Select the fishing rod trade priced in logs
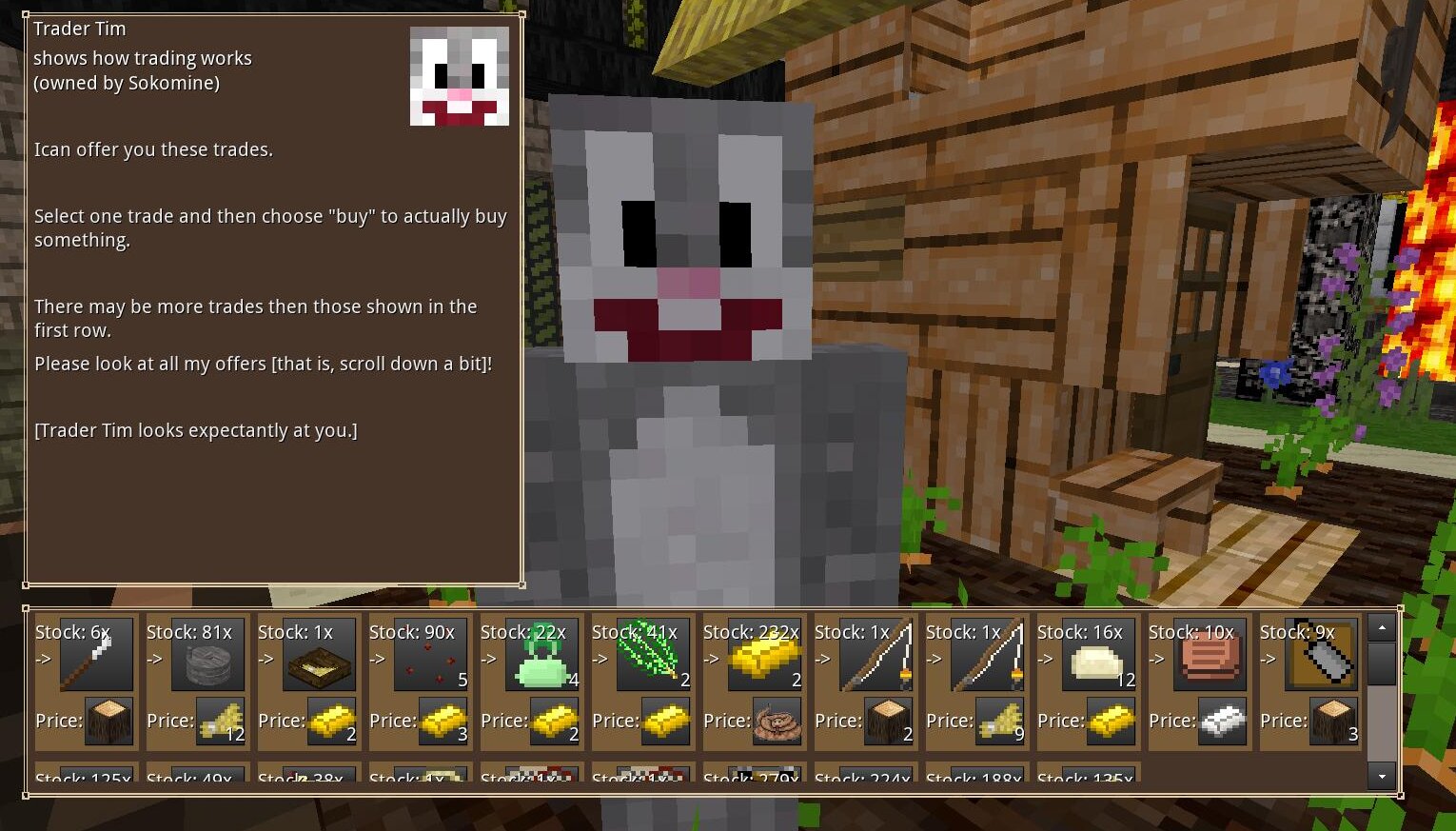This screenshot has height=831, width=1456. click(x=876, y=655)
